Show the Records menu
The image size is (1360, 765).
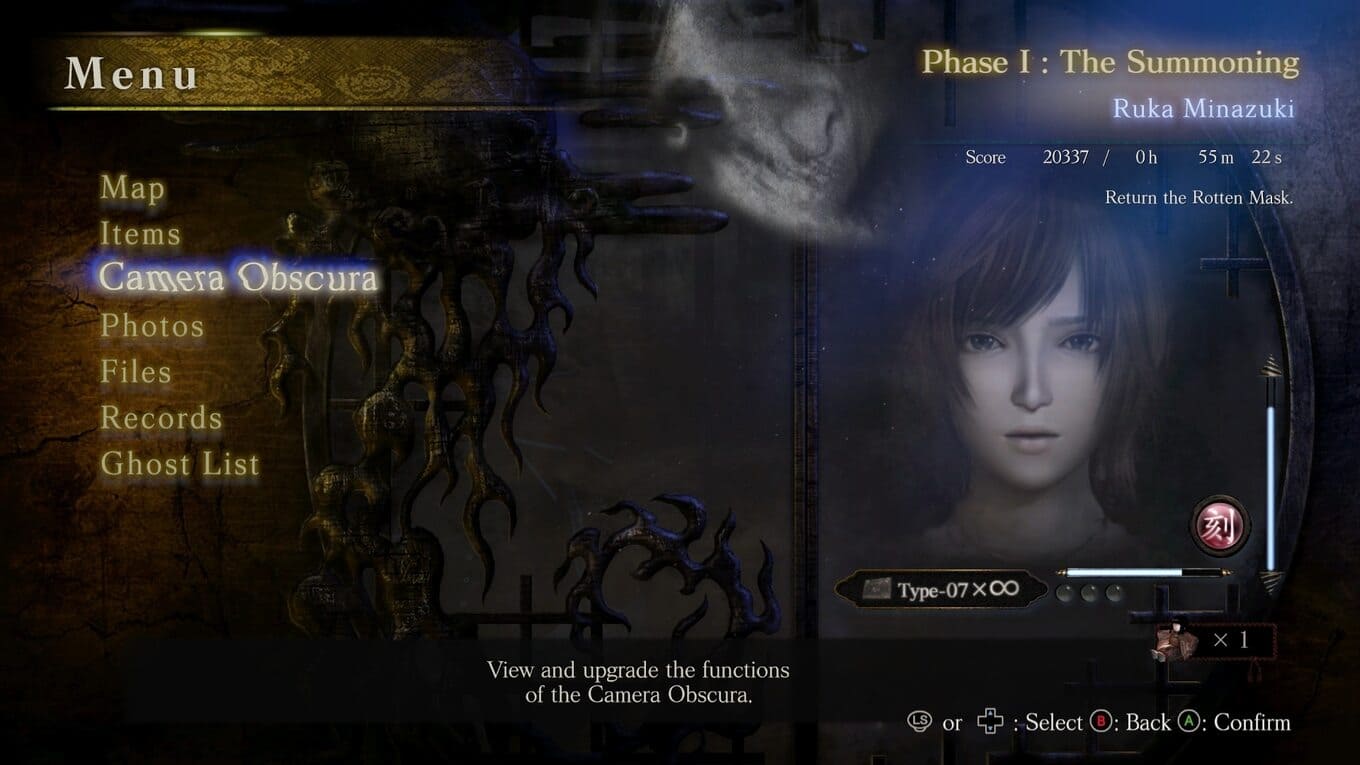(161, 418)
